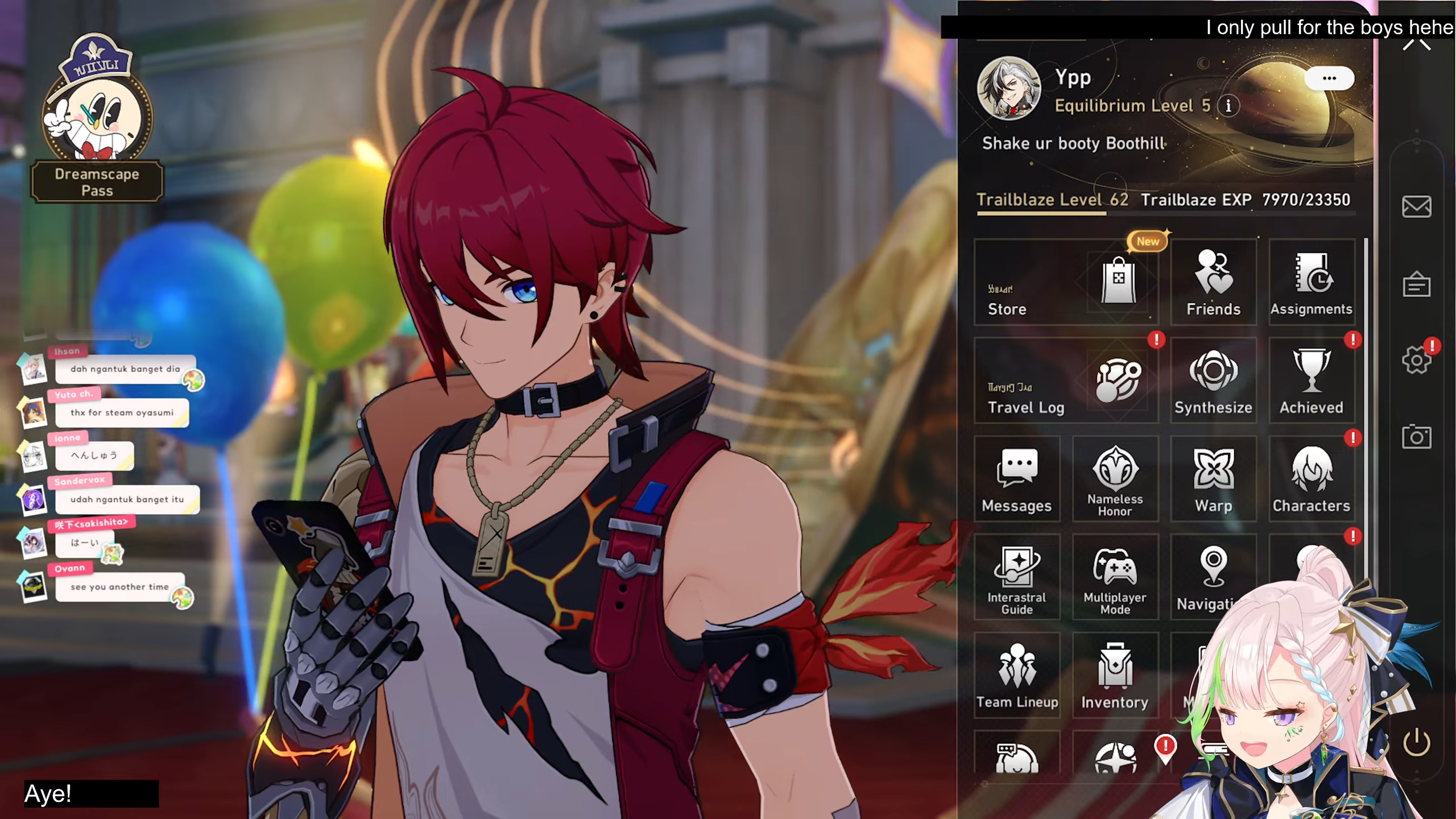Enter Multiplayer Mode
1456x819 pixels.
coord(1115,577)
